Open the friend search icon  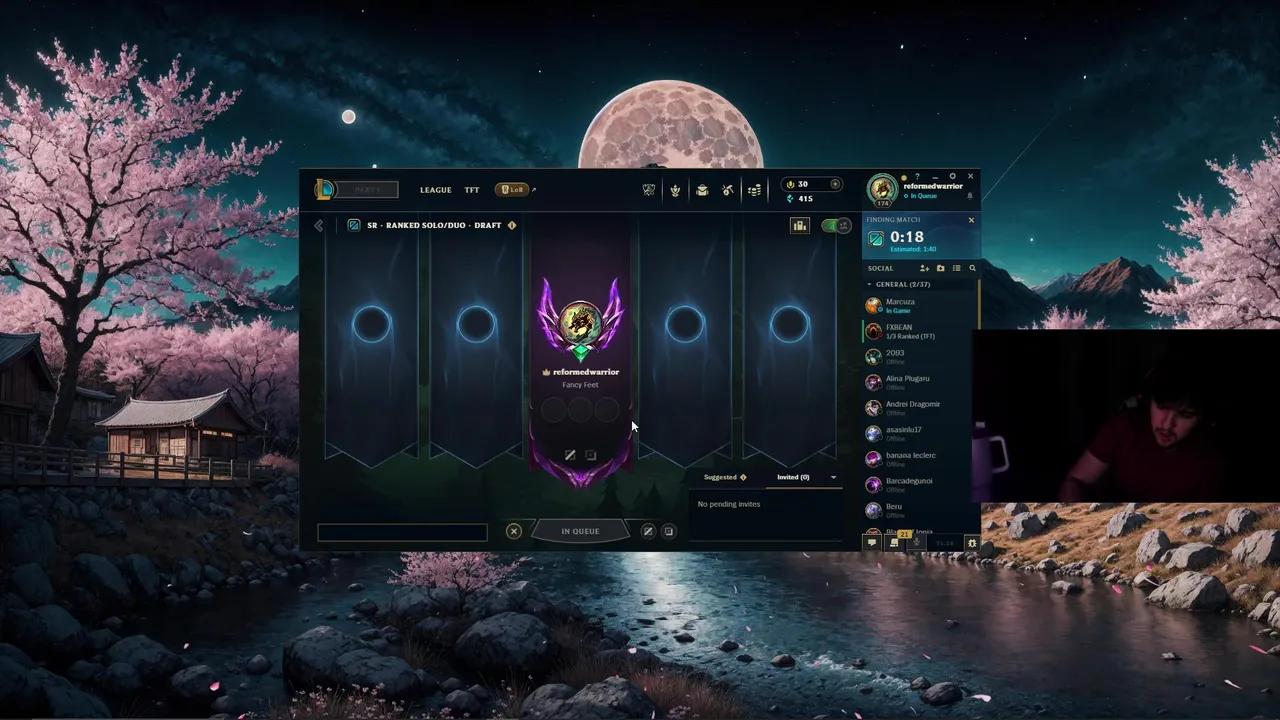coord(972,268)
